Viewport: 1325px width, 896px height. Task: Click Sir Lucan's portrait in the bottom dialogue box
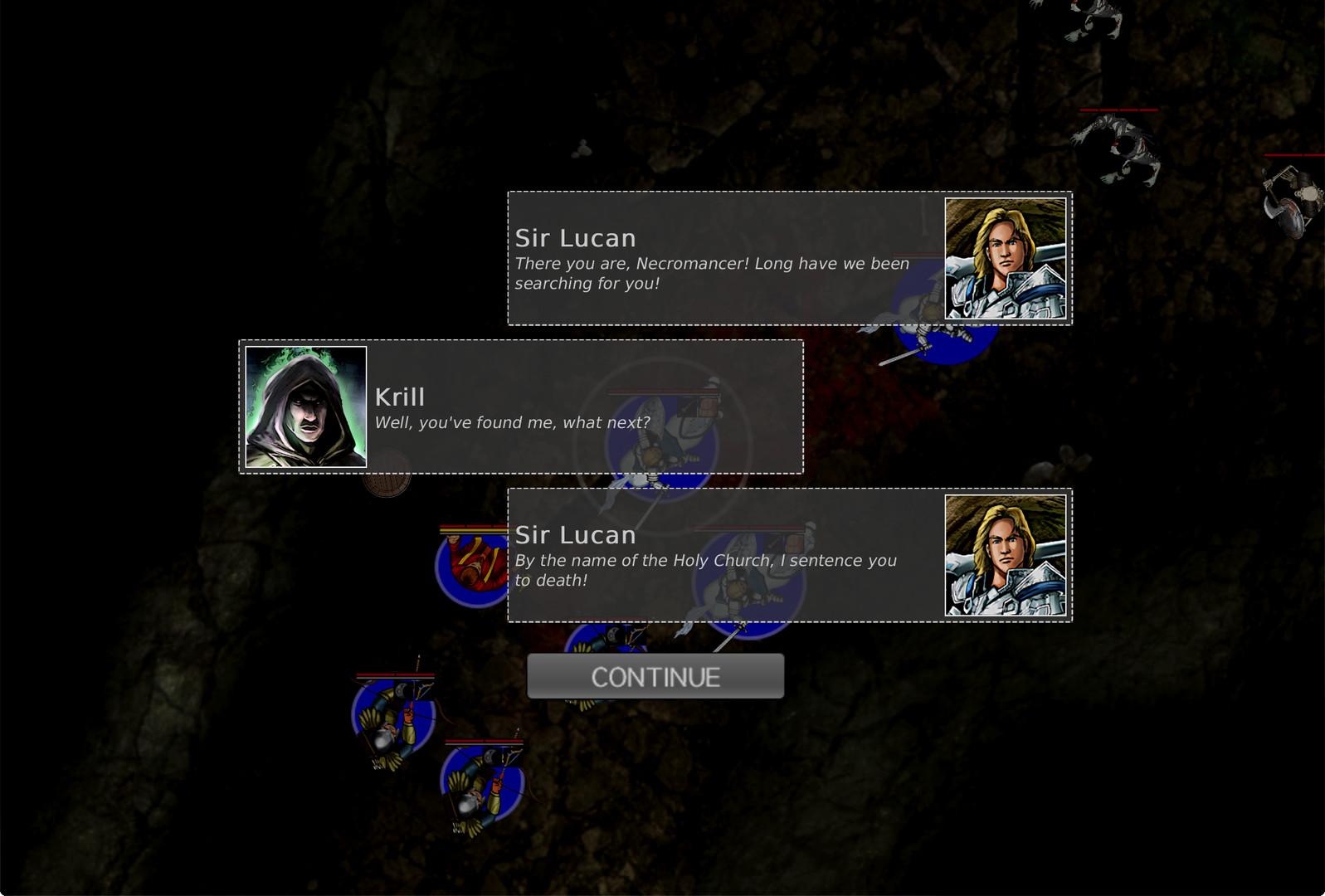(1005, 556)
